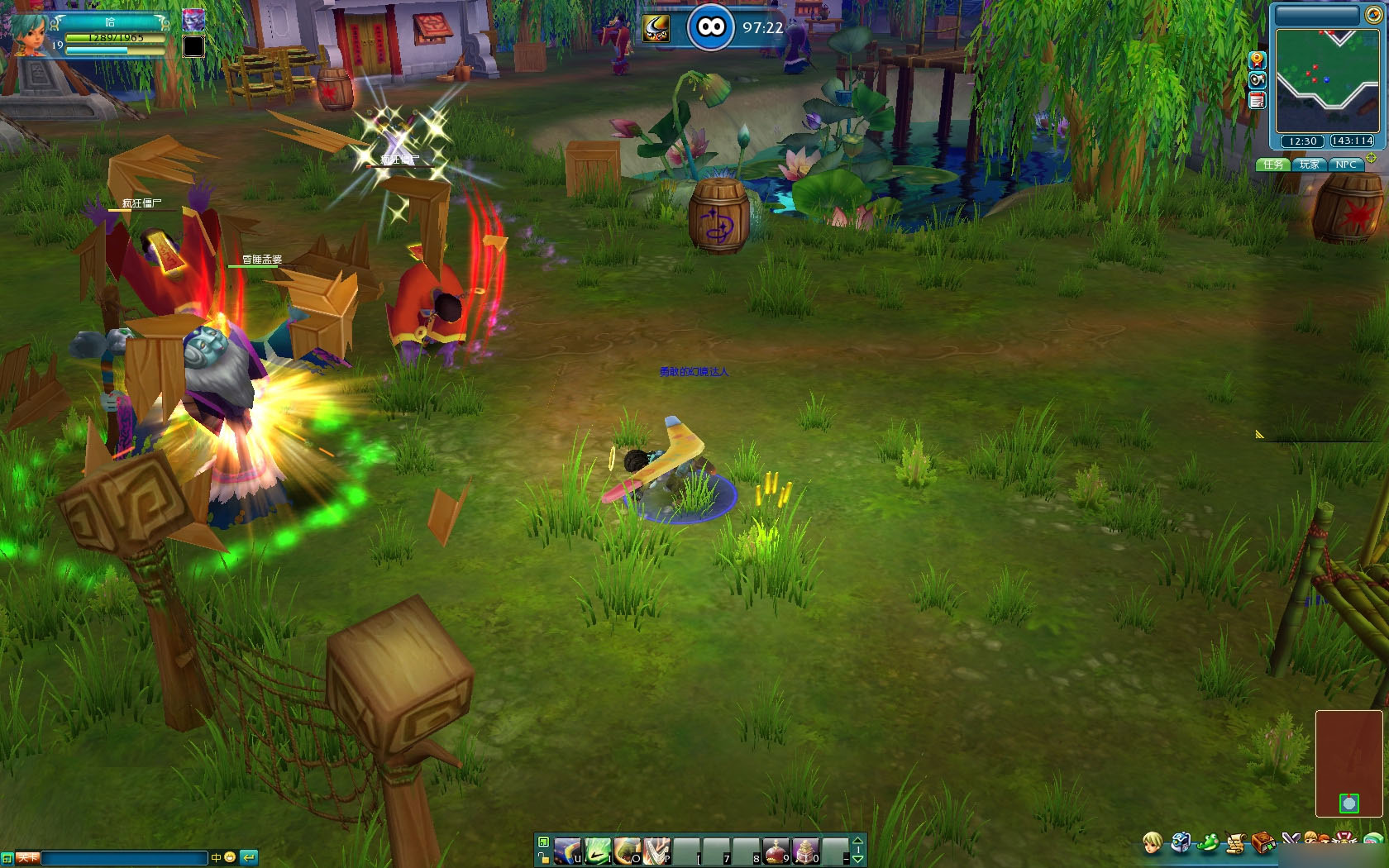Switch to the NPC tab

1346,165
